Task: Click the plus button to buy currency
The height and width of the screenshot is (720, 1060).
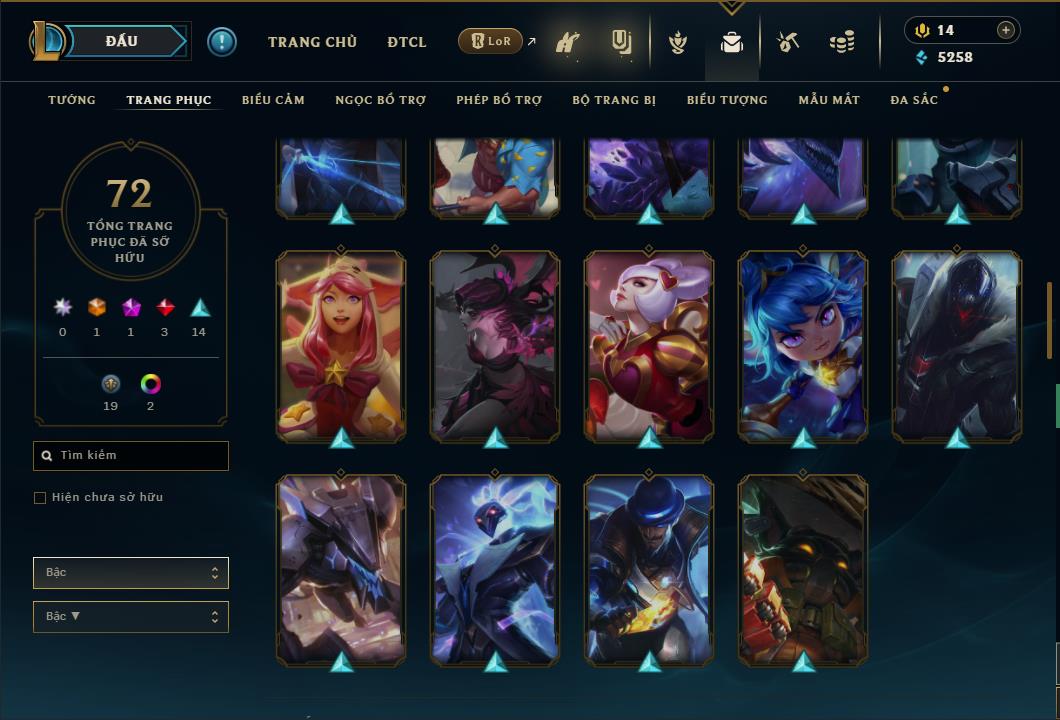Action: [1006, 30]
